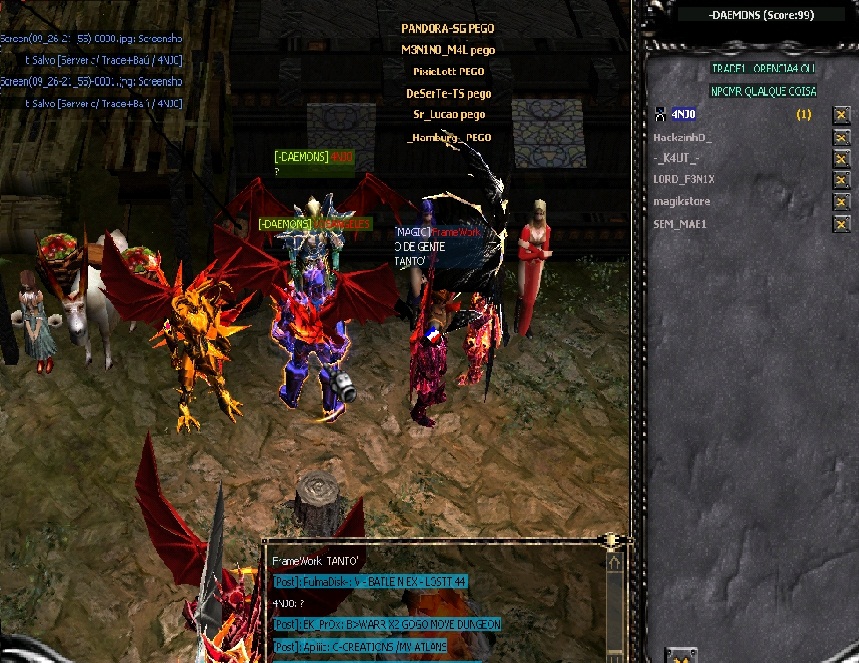Screen dimensions: 859x663
Task: Remove -_K4UT_- using the X button
Action: coord(842,159)
